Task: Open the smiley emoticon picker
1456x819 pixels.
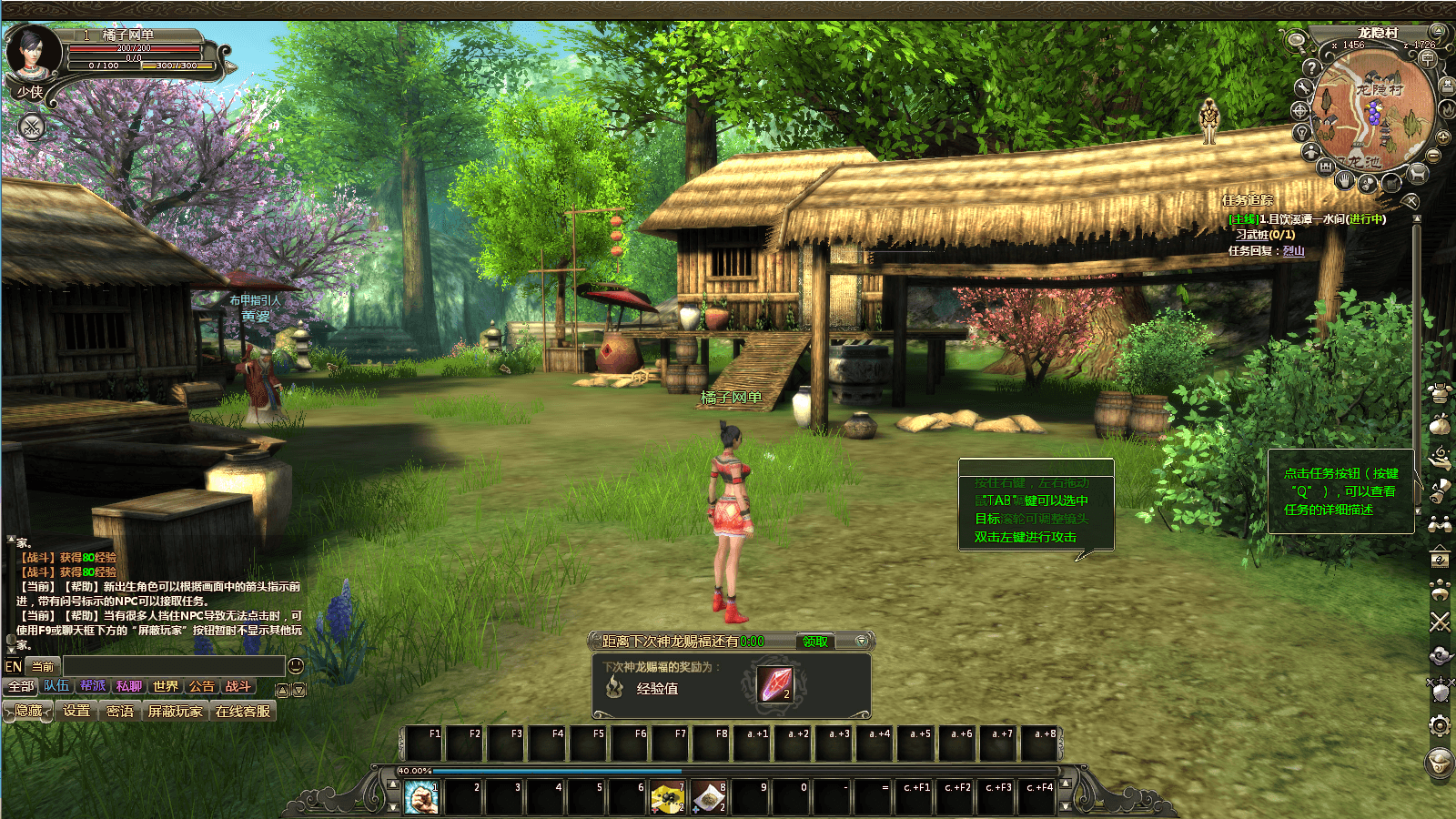Action: [x=296, y=666]
